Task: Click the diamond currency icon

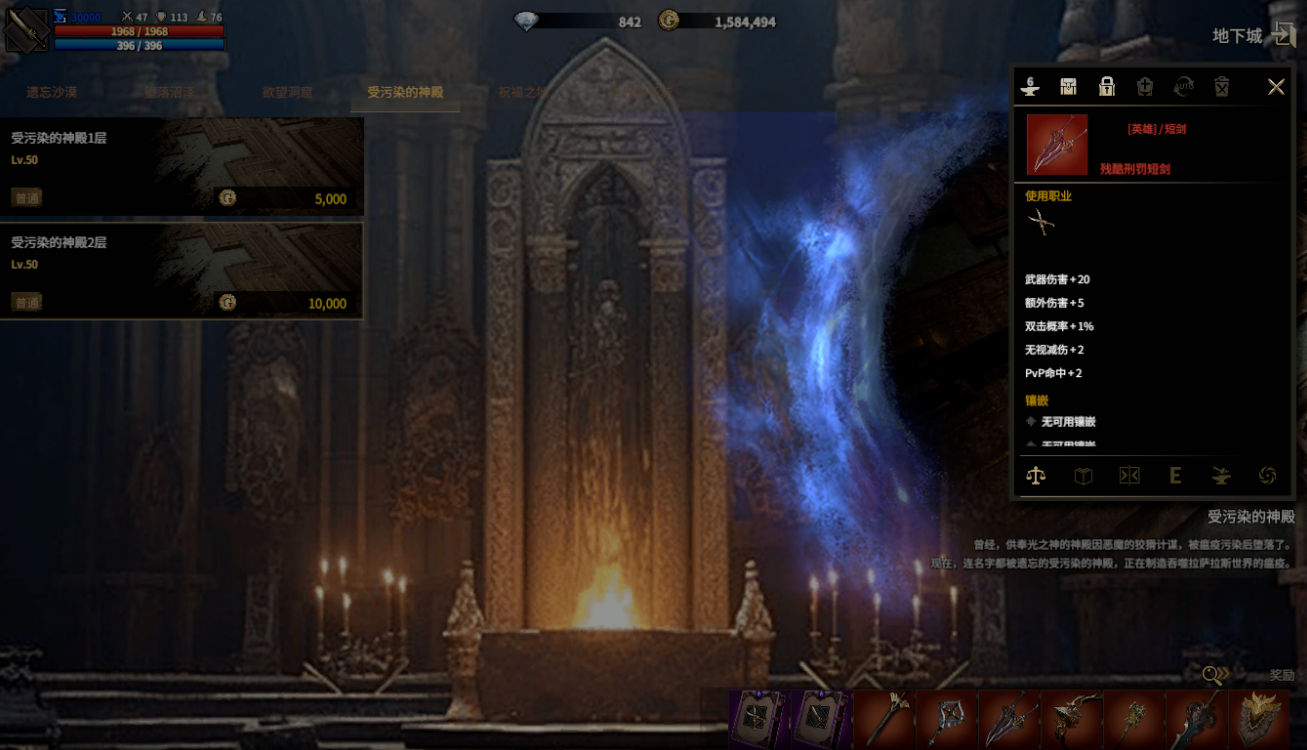Action: (526, 21)
